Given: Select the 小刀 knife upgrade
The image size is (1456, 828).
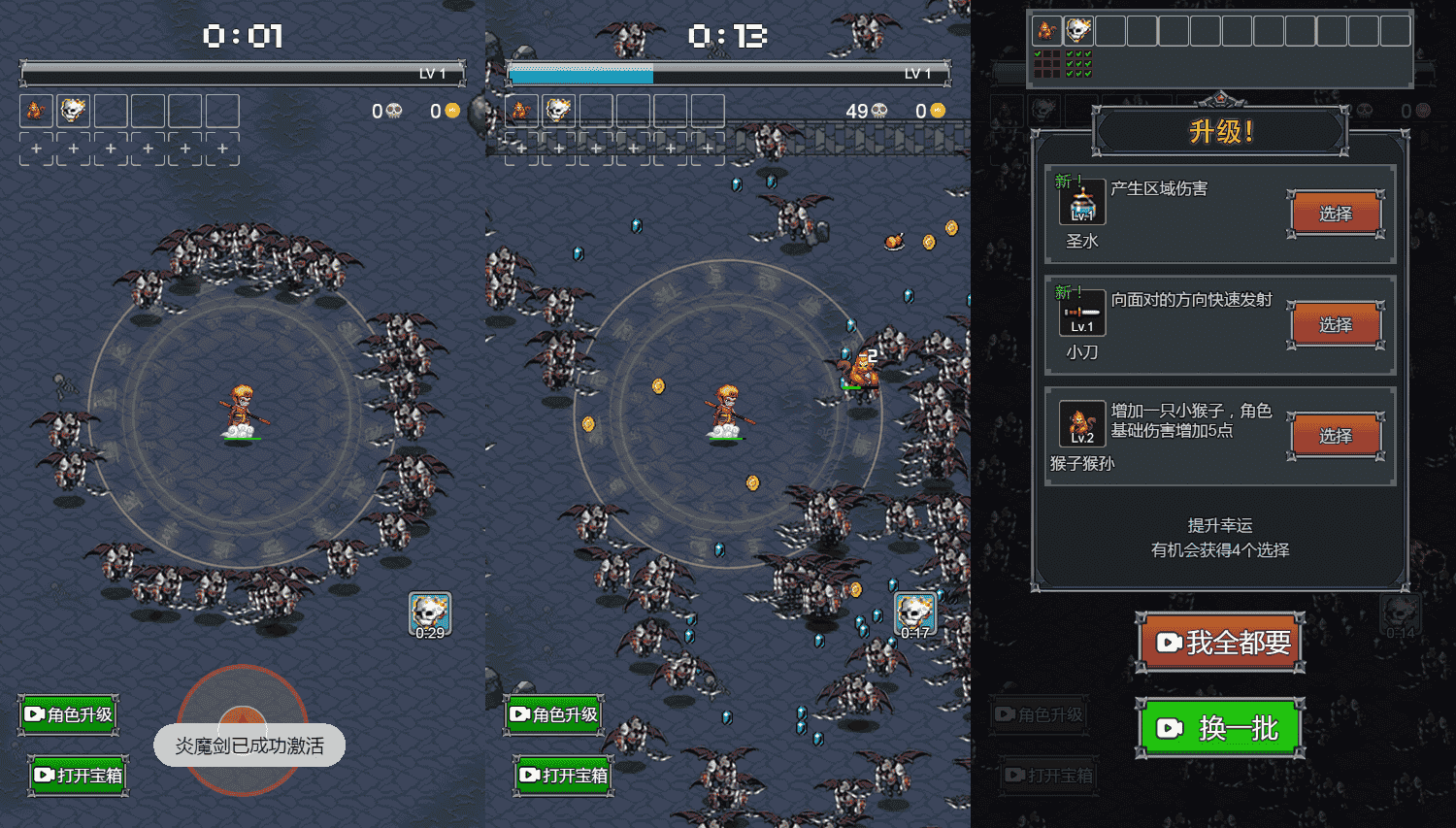Looking at the screenshot, I should 1336,325.
